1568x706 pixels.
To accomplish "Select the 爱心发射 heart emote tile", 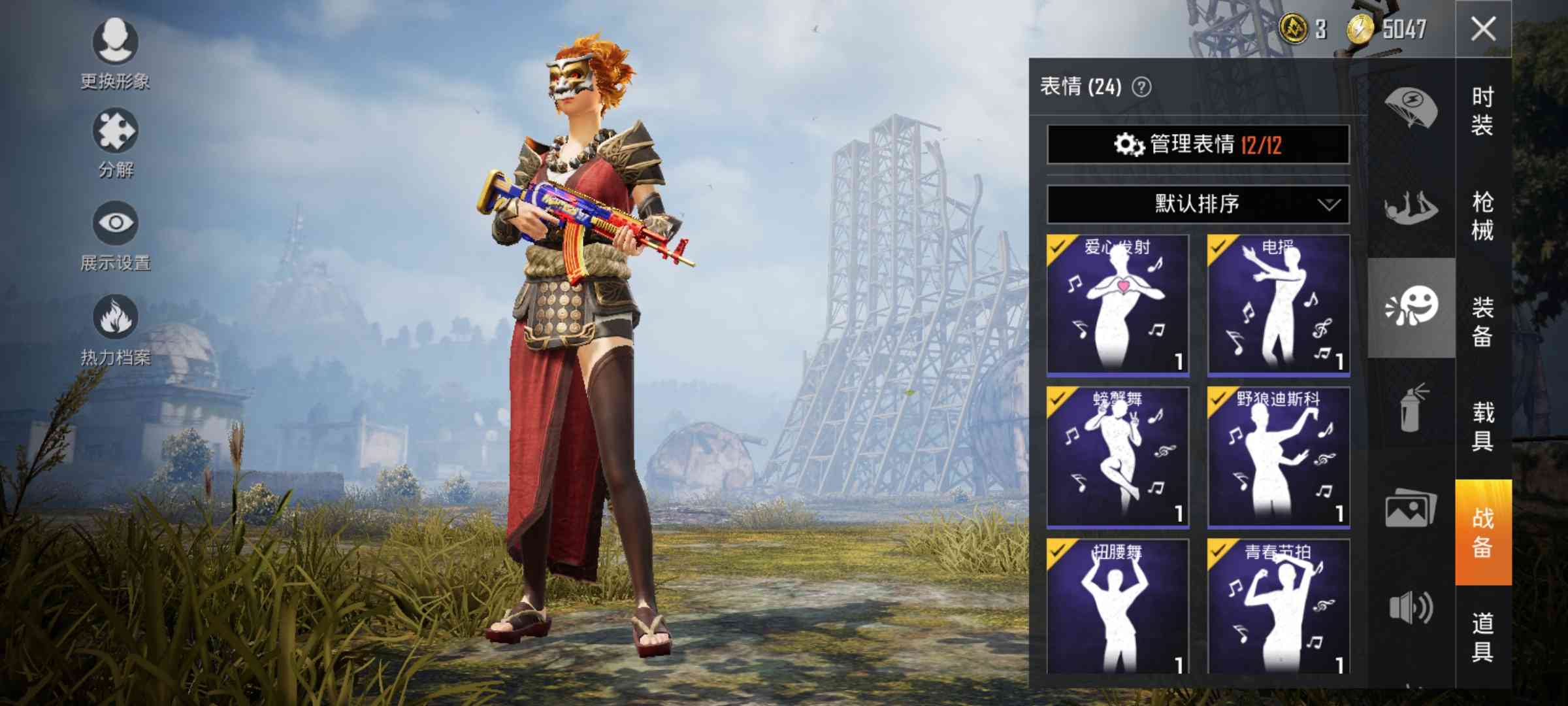I will tap(1118, 304).
